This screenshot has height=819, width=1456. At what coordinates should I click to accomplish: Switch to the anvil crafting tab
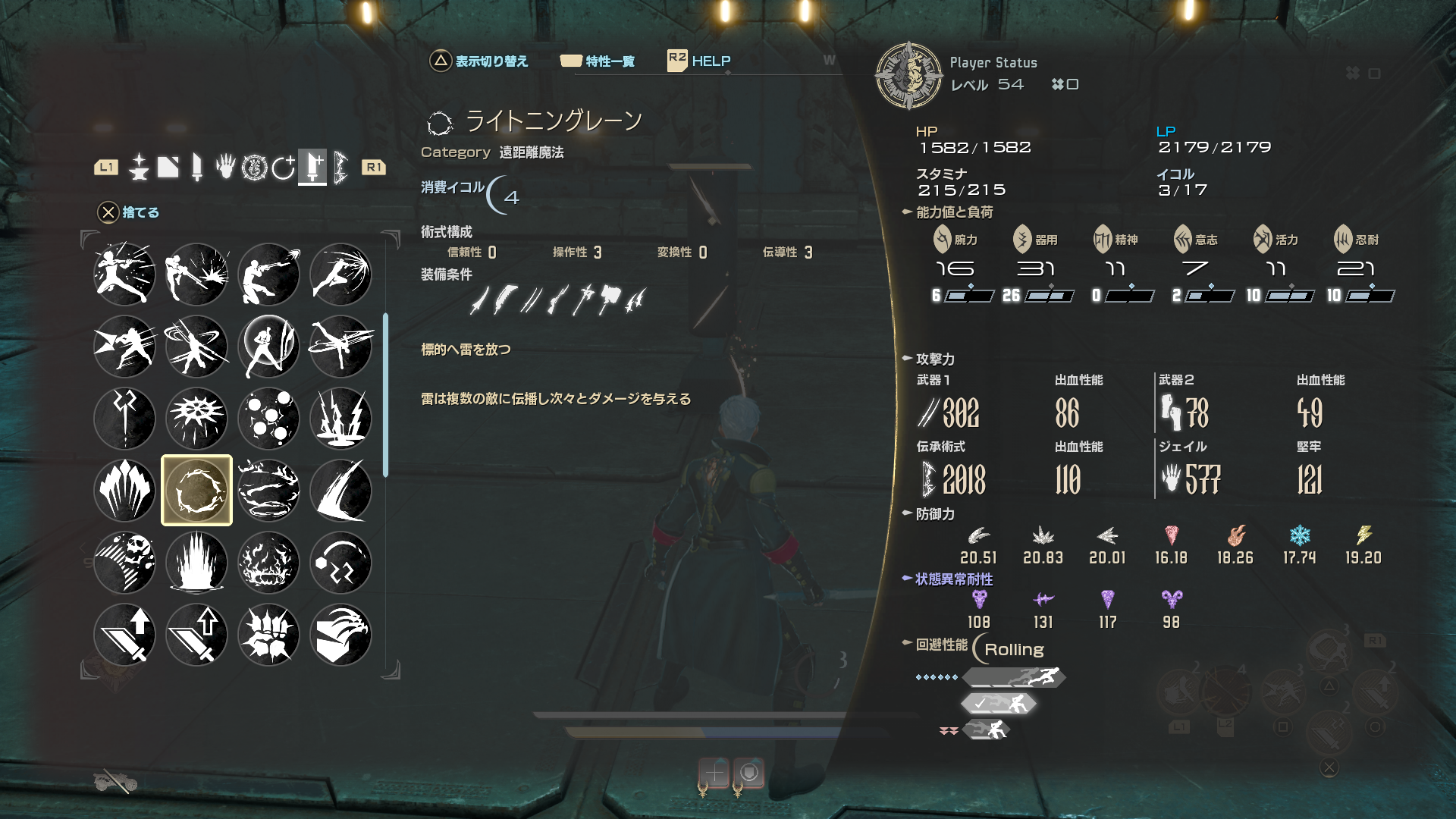[139, 167]
